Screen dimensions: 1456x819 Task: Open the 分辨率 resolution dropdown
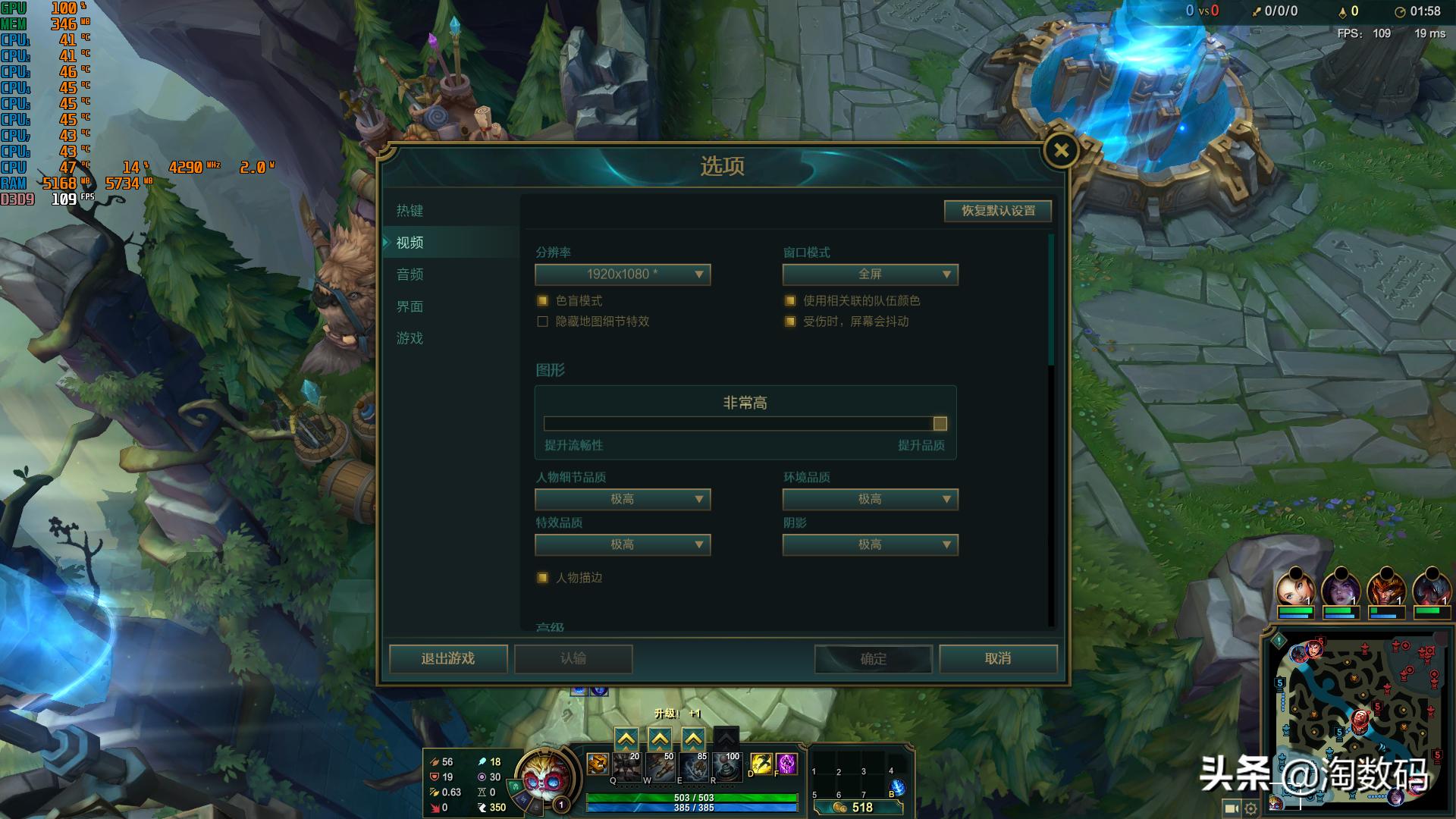pyautogui.click(x=622, y=275)
